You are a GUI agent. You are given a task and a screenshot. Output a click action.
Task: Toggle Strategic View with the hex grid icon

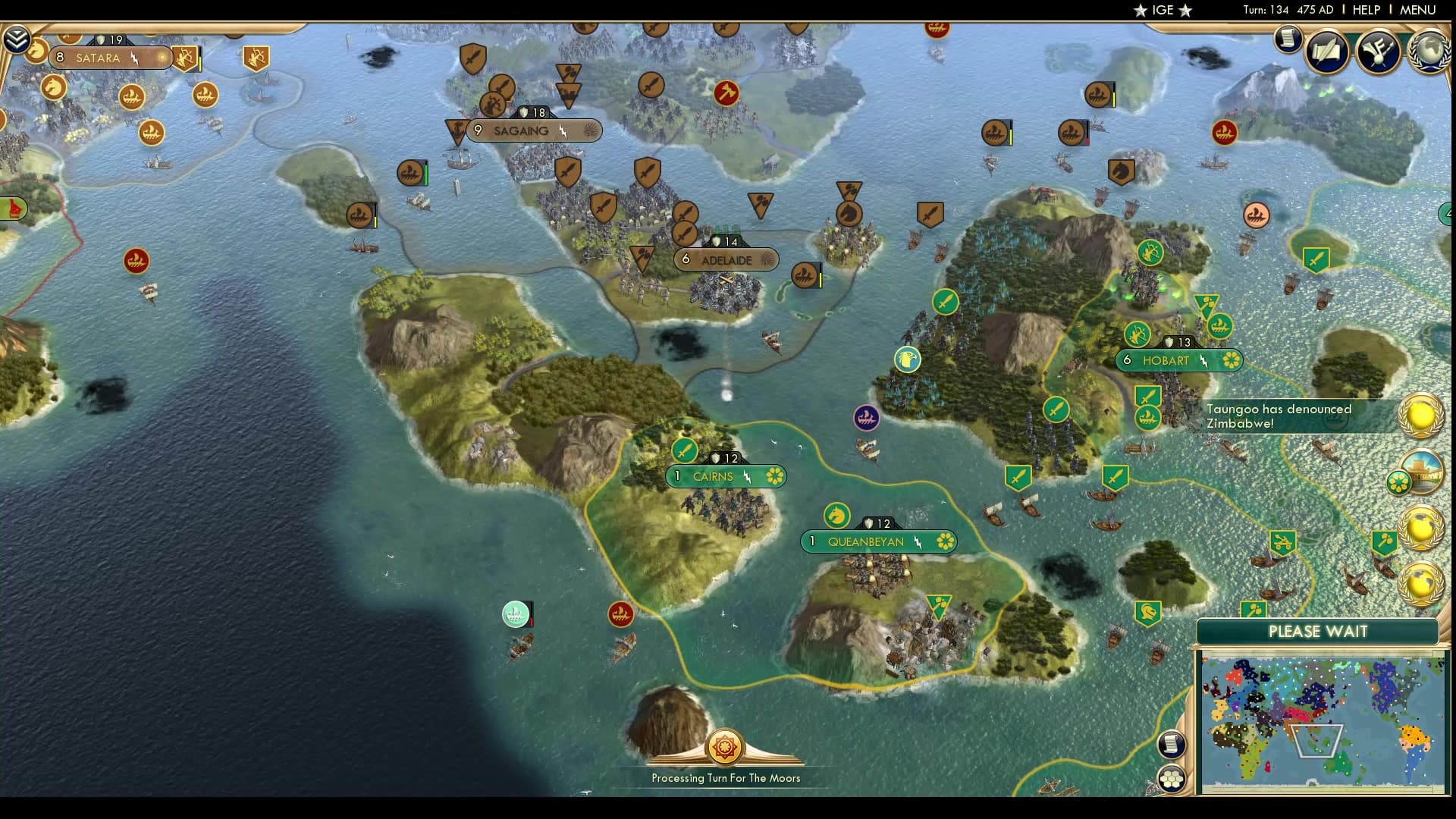point(1172,778)
